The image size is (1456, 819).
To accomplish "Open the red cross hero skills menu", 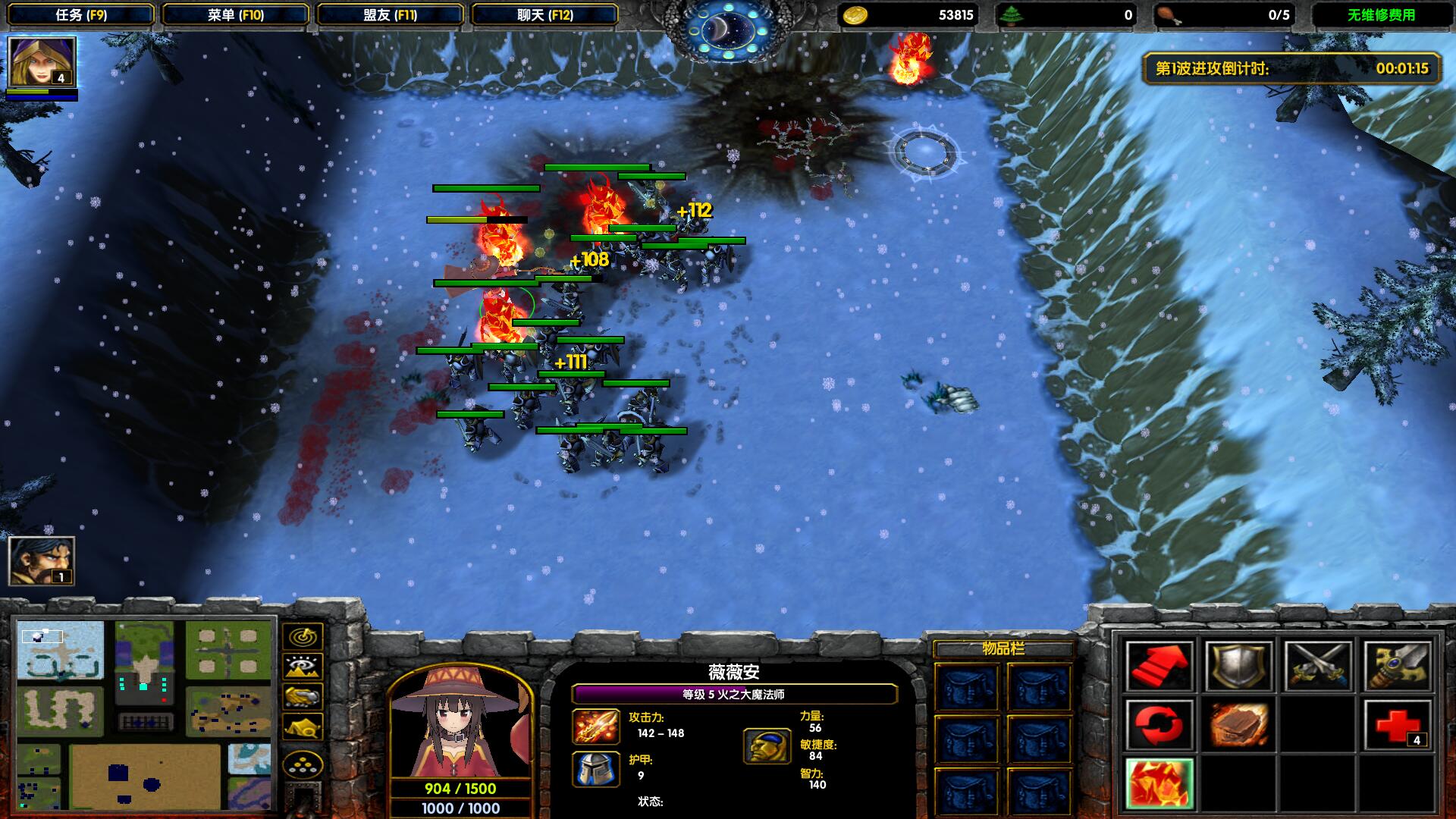I will click(1398, 726).
